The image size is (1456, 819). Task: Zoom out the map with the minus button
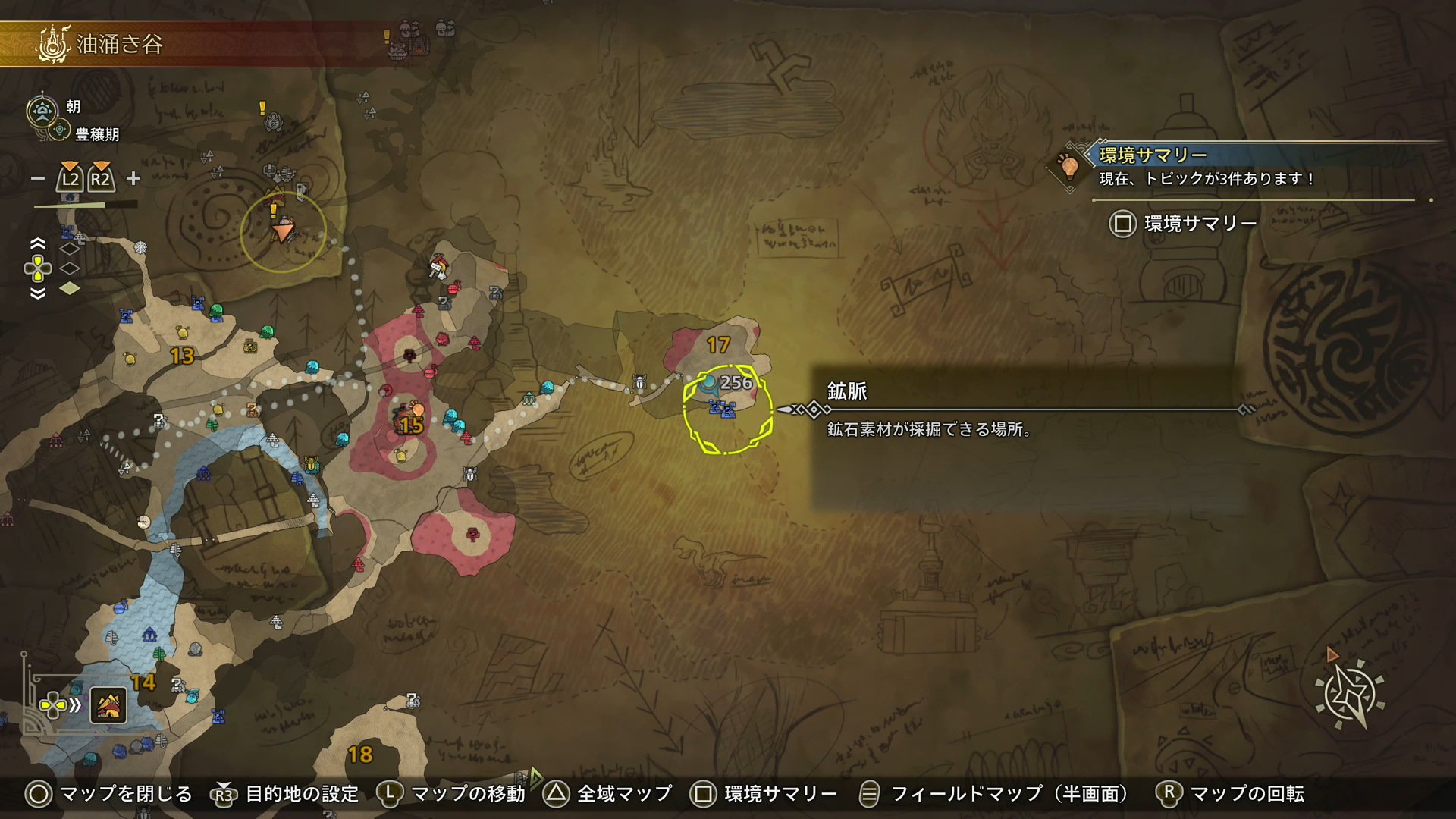38,179
